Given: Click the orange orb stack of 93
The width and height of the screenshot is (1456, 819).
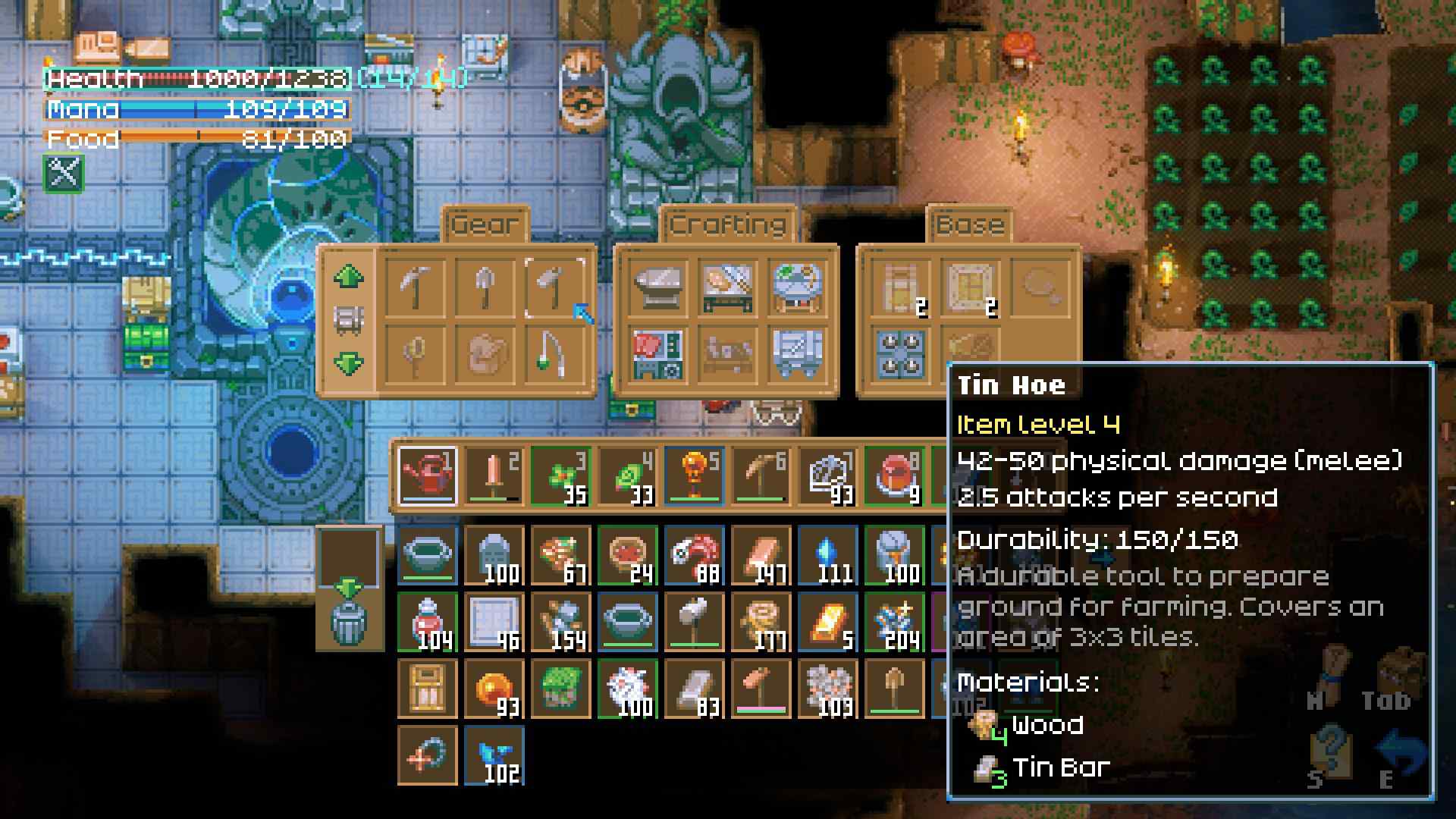Looking at the screenshot, I should [494, 689].
